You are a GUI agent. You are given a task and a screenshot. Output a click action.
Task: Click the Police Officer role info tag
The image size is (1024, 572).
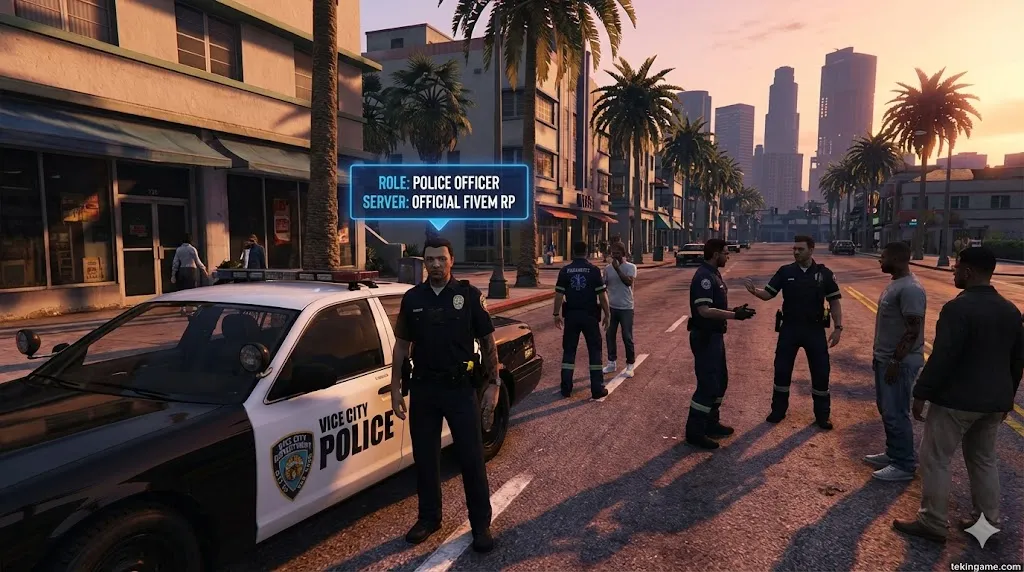point(439,192)
